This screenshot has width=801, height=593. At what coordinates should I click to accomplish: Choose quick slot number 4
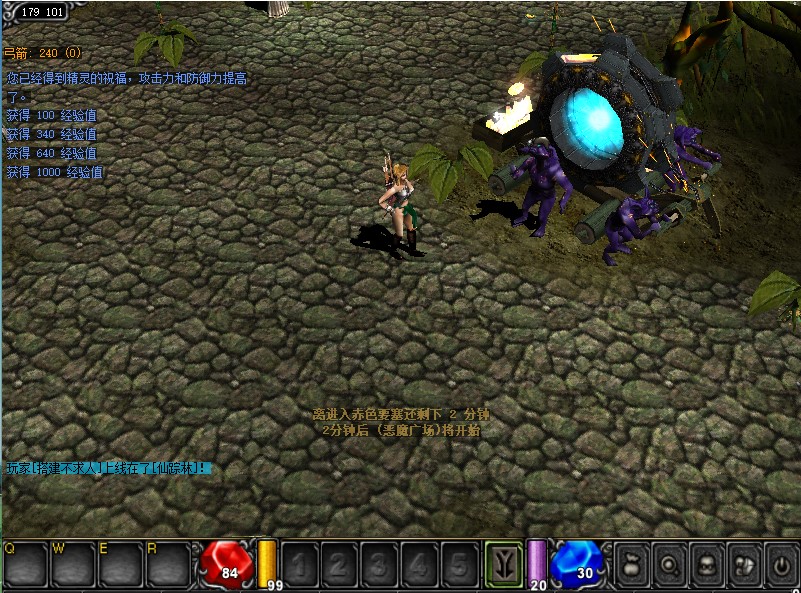[419, 565]
